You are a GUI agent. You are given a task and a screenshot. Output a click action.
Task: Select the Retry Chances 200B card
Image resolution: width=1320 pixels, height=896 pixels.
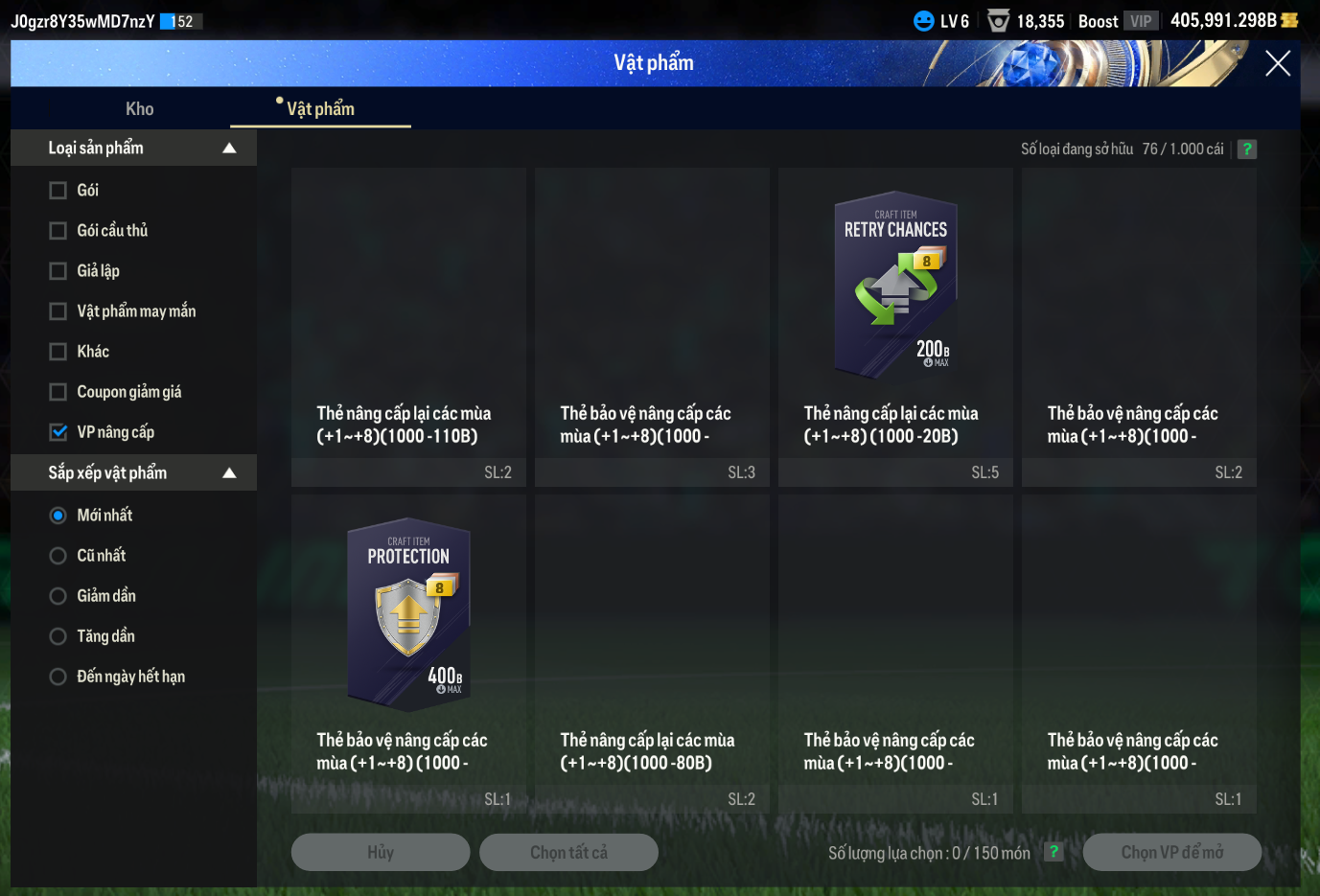[x=895, y=287]
